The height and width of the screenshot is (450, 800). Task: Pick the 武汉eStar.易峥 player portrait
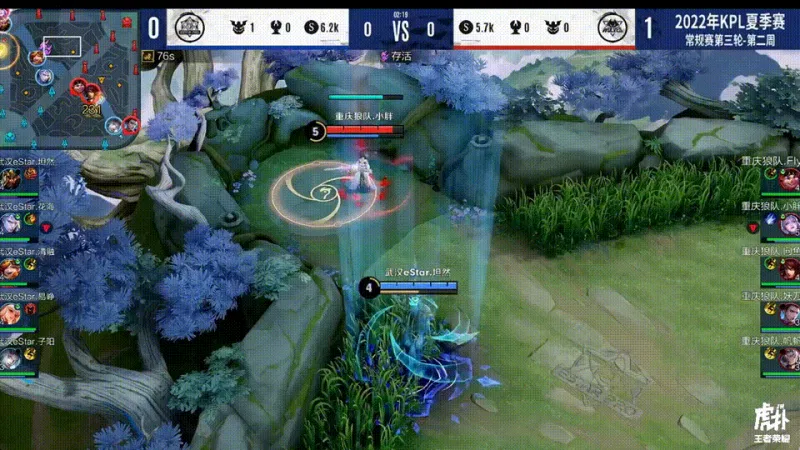pos(11,315)
